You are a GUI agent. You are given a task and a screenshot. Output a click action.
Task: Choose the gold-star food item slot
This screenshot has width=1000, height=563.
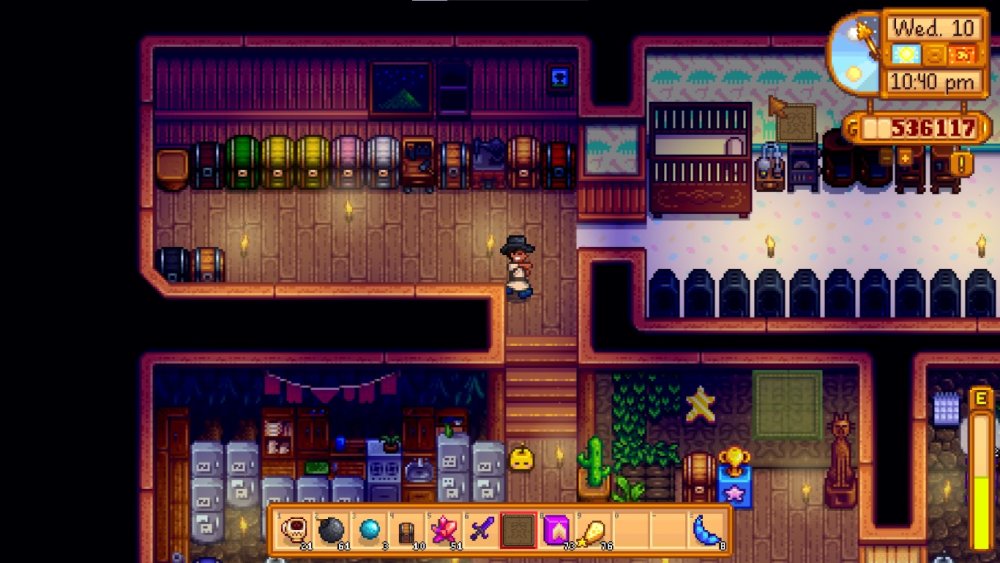[x=594, y=529]
